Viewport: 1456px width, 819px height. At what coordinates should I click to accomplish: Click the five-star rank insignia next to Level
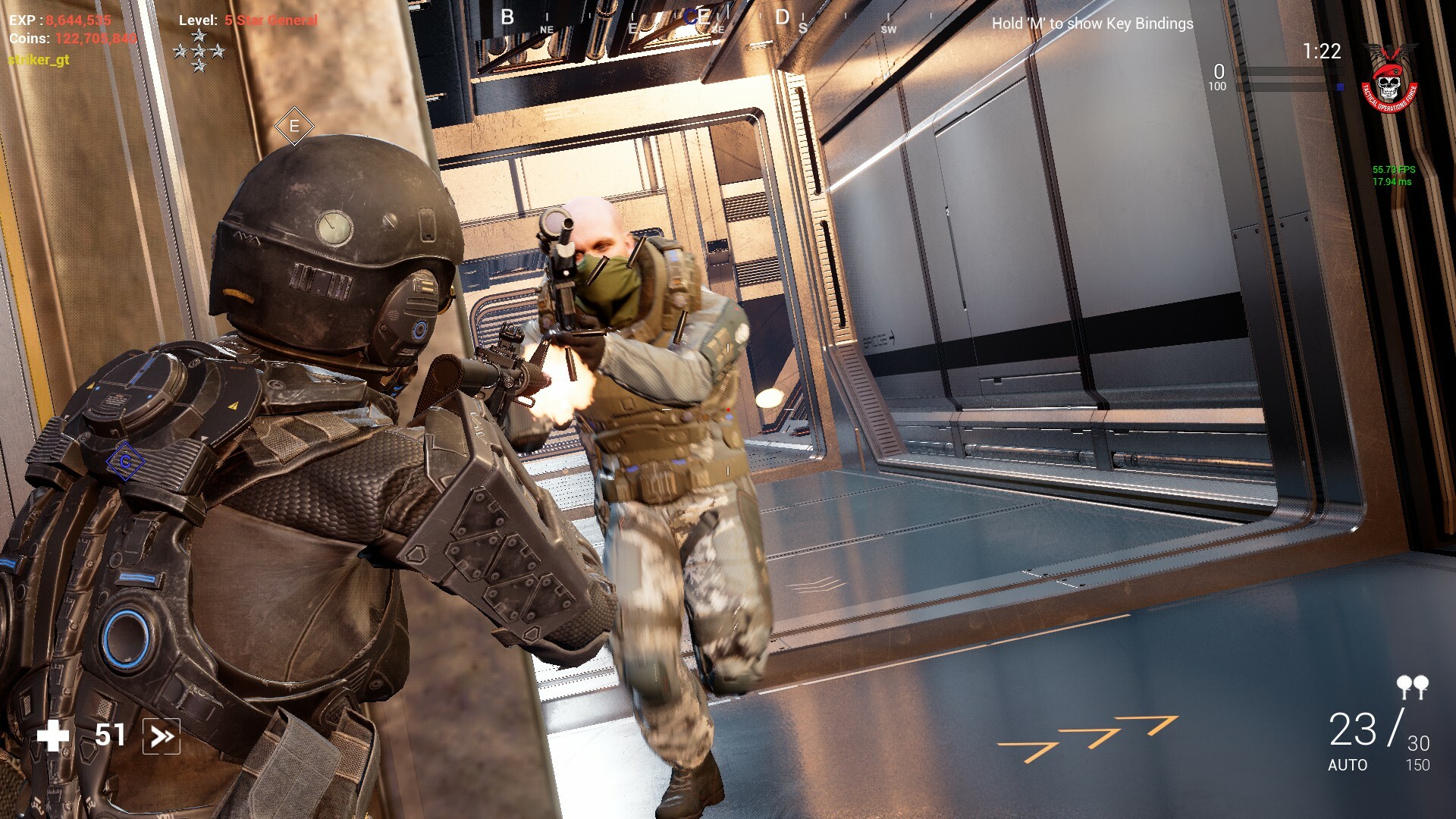click(199, 51)
